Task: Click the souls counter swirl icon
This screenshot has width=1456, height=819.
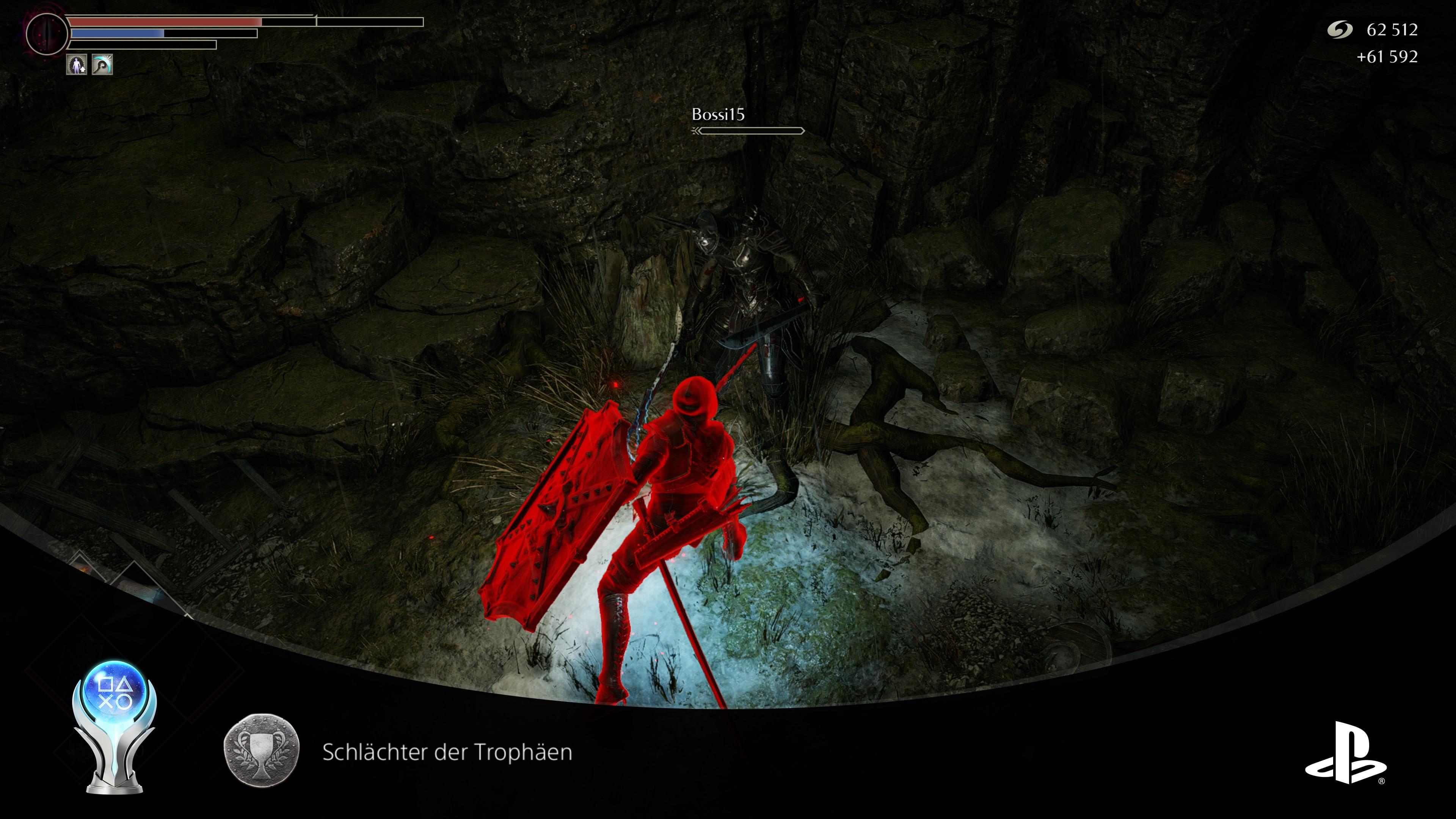Action: click(1339, 30)
